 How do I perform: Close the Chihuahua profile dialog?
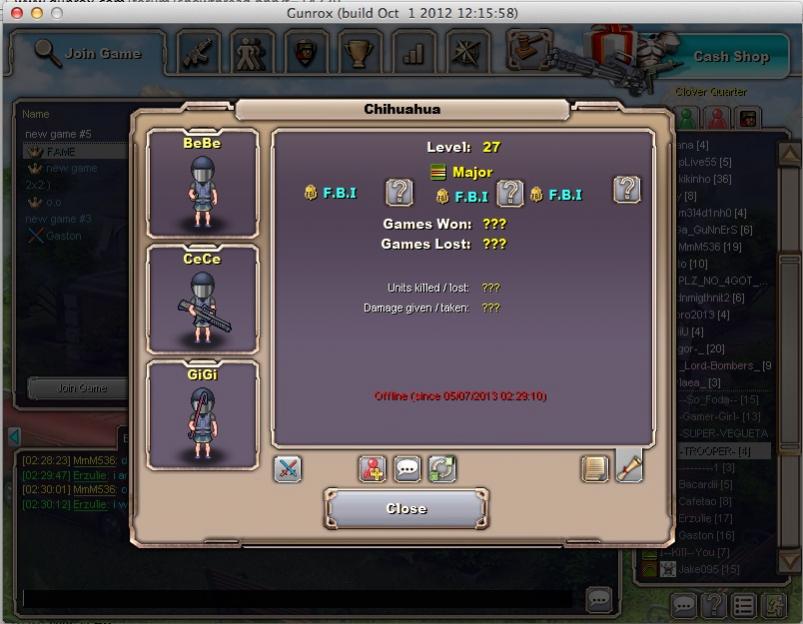tap(406, 509)
